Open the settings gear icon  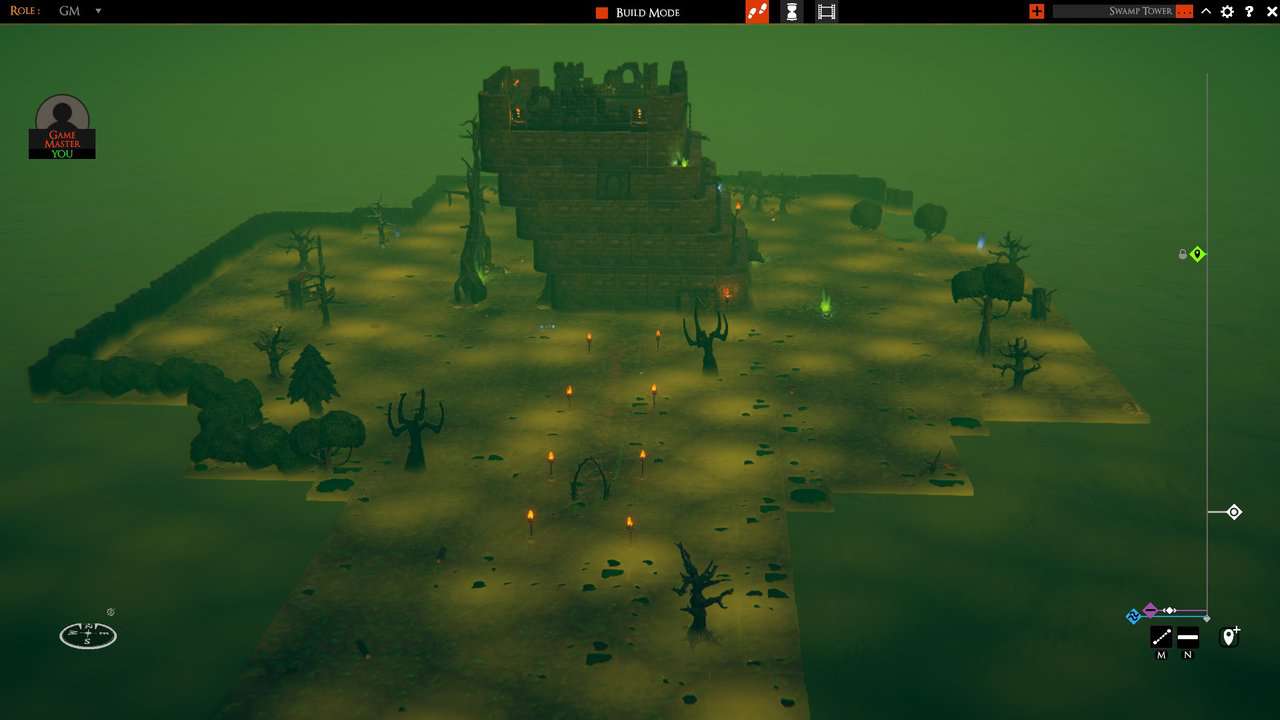1226,11
